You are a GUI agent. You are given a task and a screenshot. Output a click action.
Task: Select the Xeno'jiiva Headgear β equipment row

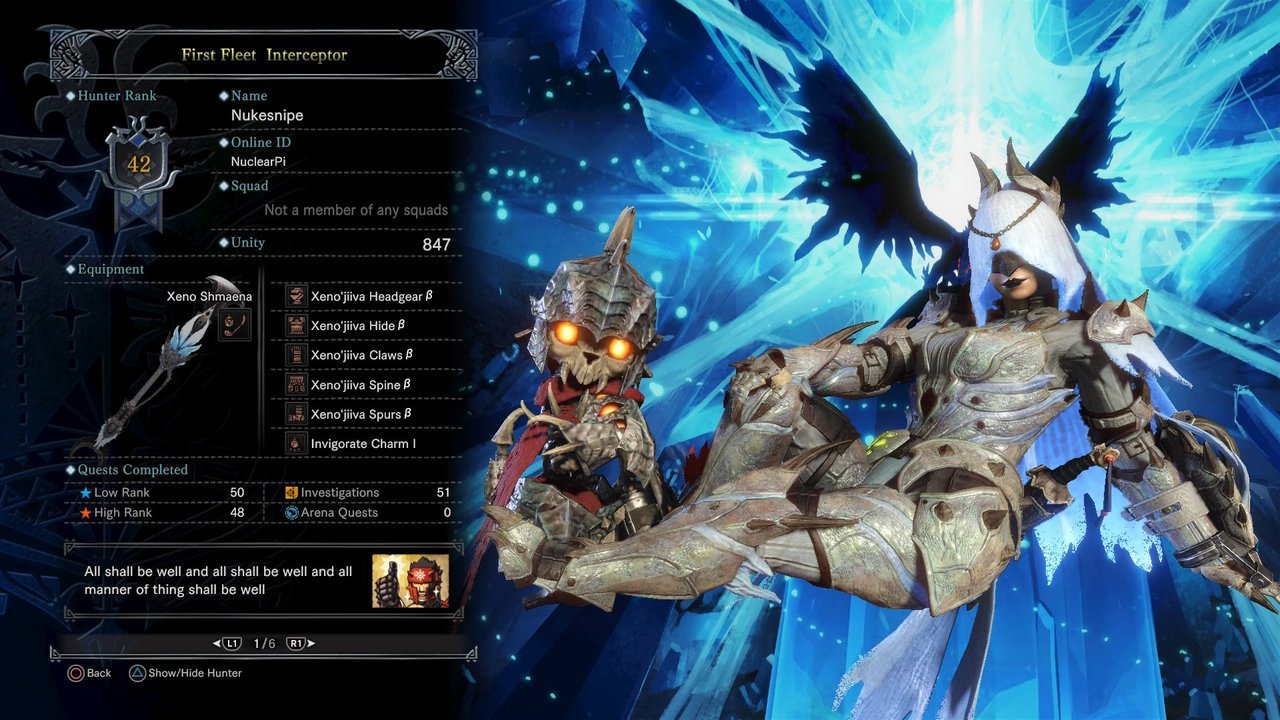(x=365, y=296)
